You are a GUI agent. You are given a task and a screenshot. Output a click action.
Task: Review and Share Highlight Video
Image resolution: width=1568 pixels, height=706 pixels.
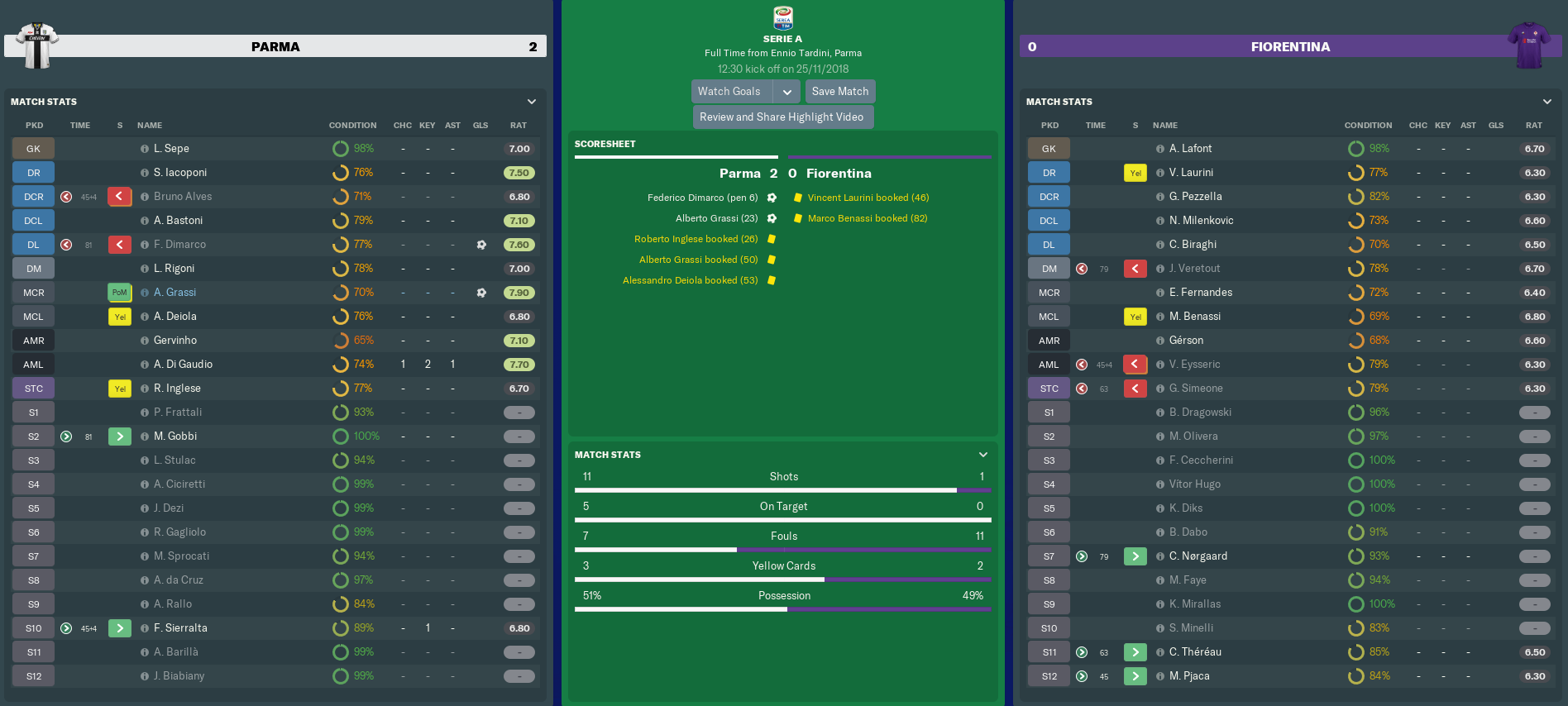pyautogui.click(x=782, y=117)
